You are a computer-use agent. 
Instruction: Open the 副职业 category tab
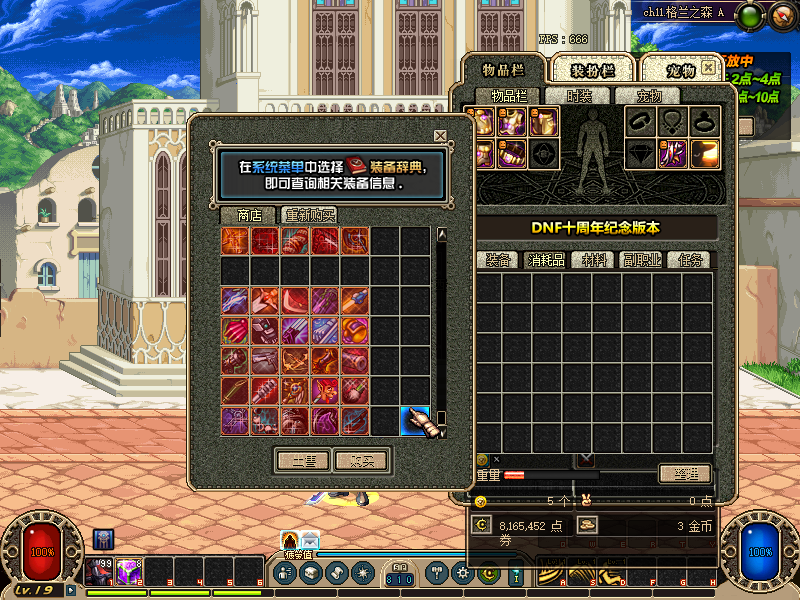click(x=643, y=260)
